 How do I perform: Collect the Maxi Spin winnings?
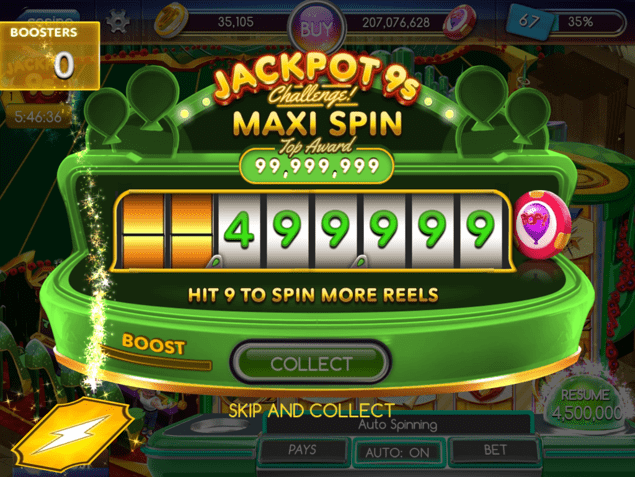(310, 363)
